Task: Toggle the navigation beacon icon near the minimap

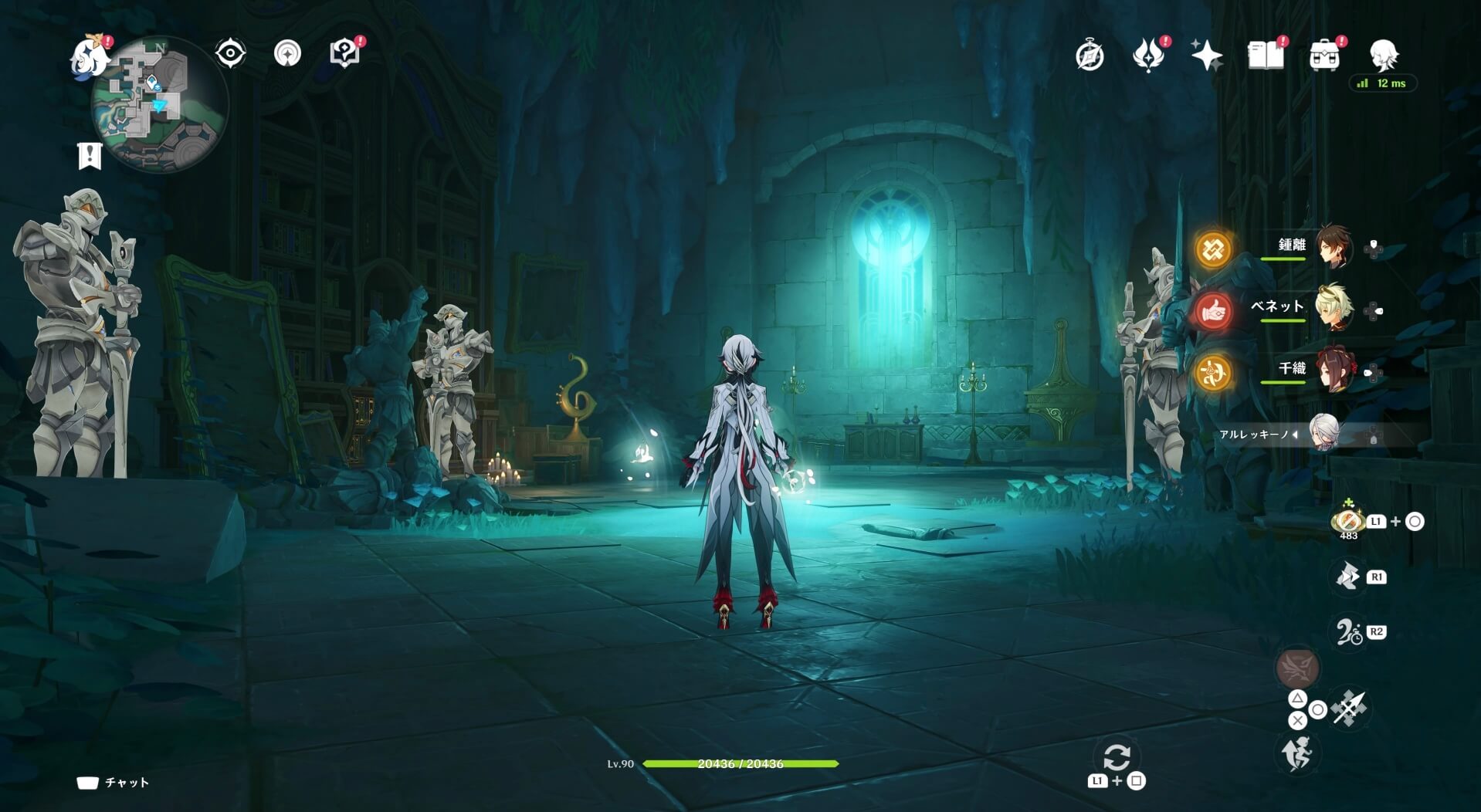Action: pyautogui.click(x=286, y=51)
